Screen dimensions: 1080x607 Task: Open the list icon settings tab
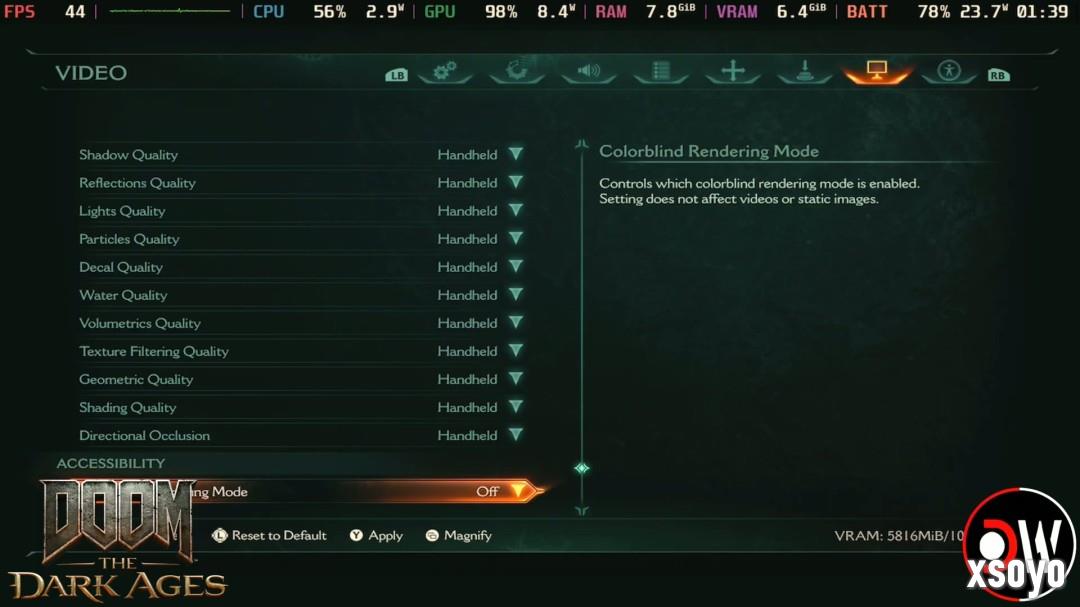[x=661, y=71]
